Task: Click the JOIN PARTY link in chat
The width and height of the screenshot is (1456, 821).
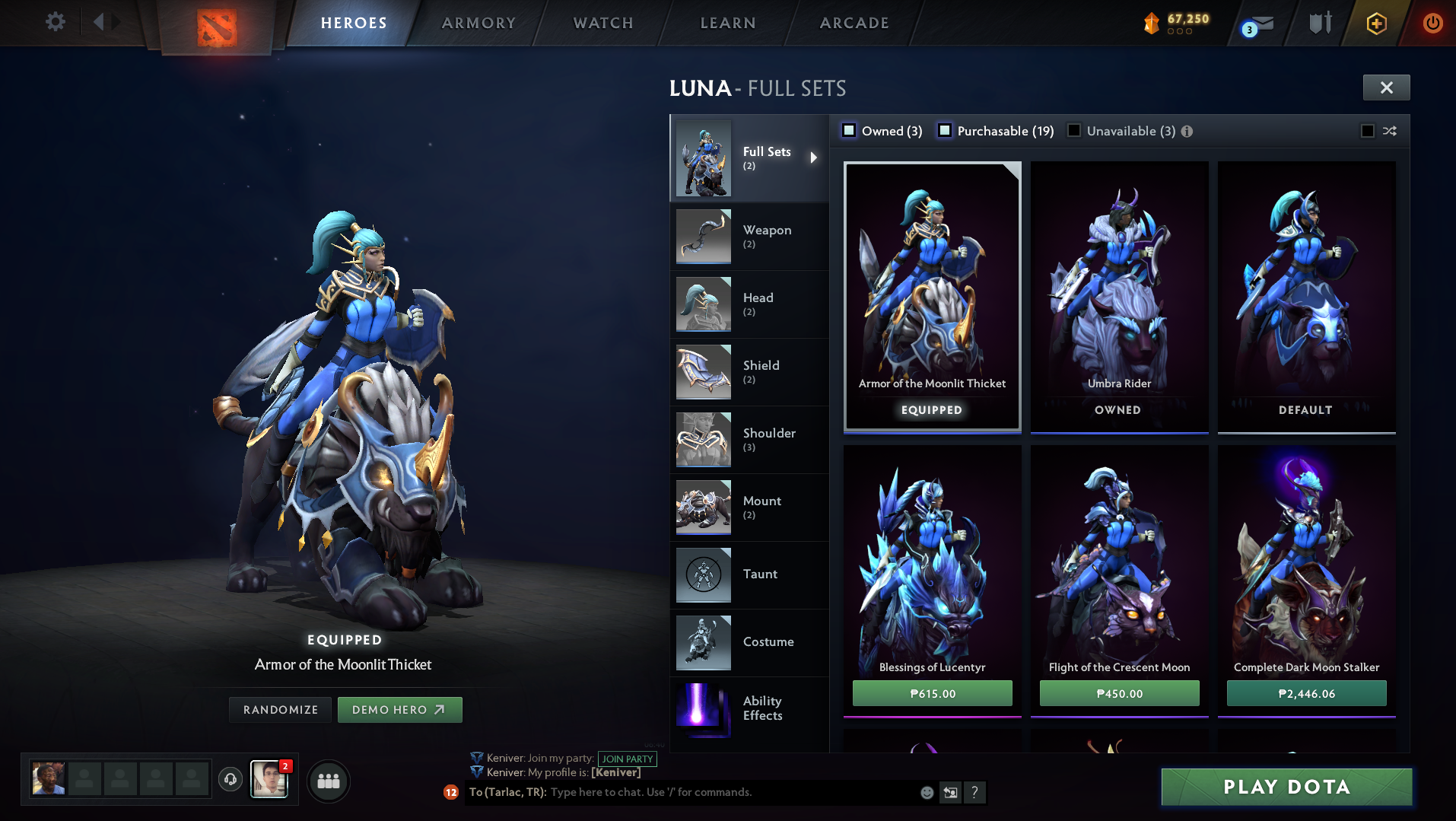Action: pos(627,759)
